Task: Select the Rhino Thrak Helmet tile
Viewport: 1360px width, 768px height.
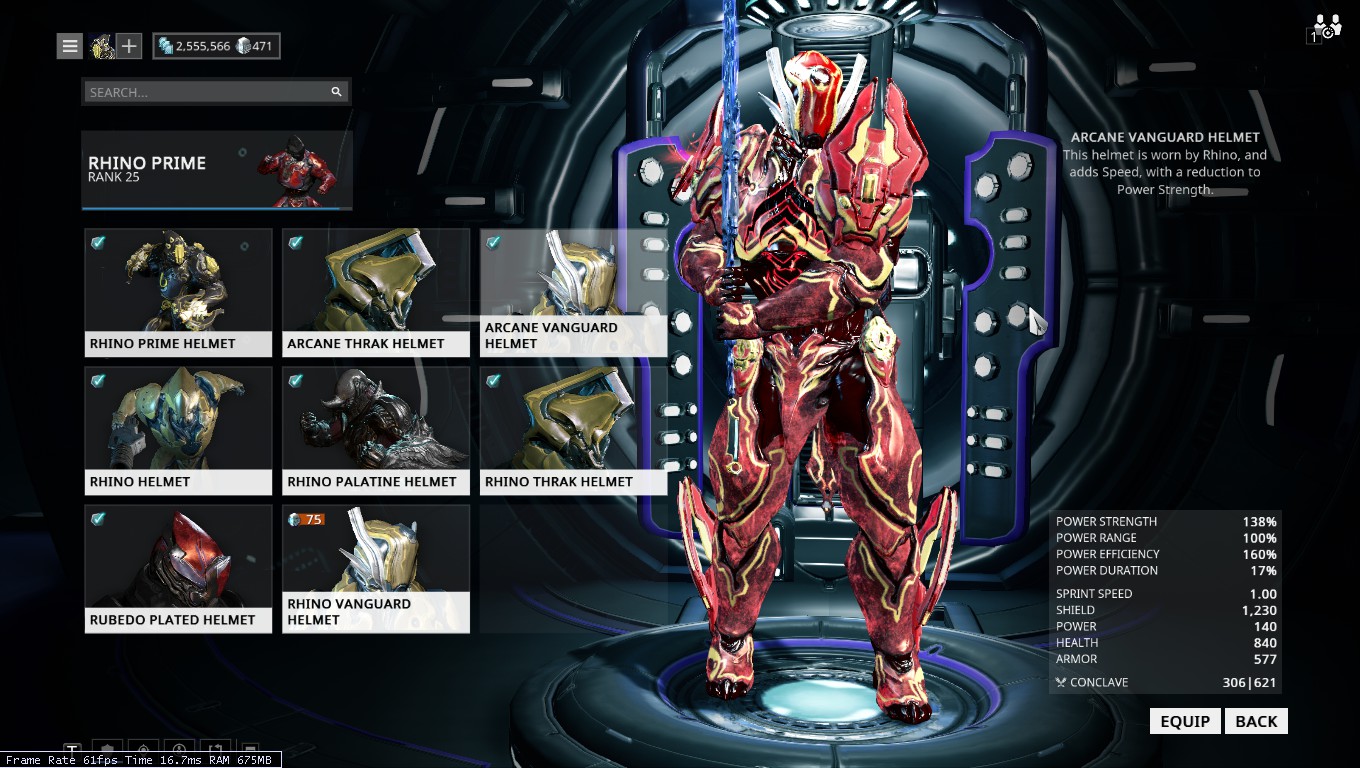Action: point(573,430)
